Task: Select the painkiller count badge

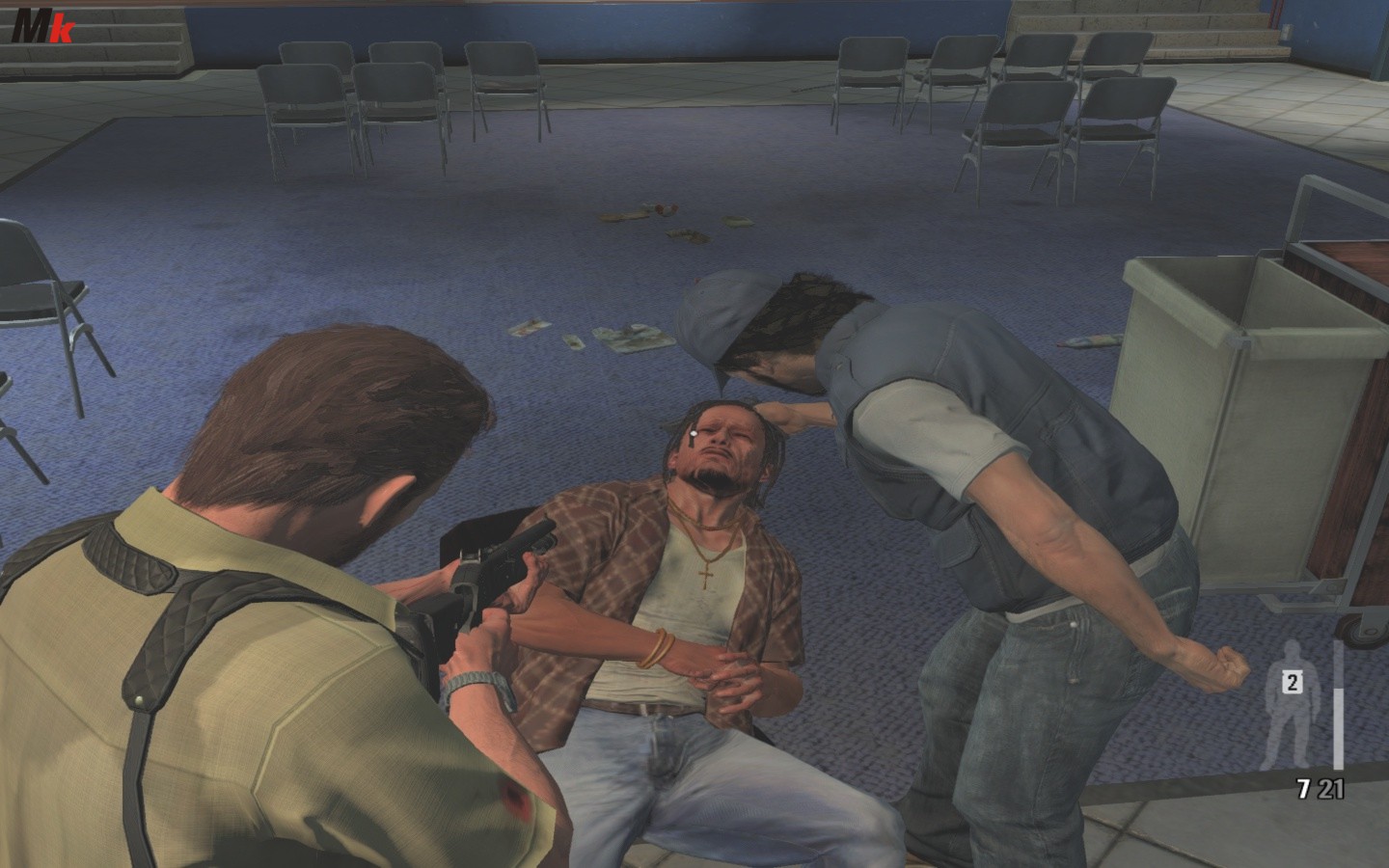Action: (x=1292, y=683)
